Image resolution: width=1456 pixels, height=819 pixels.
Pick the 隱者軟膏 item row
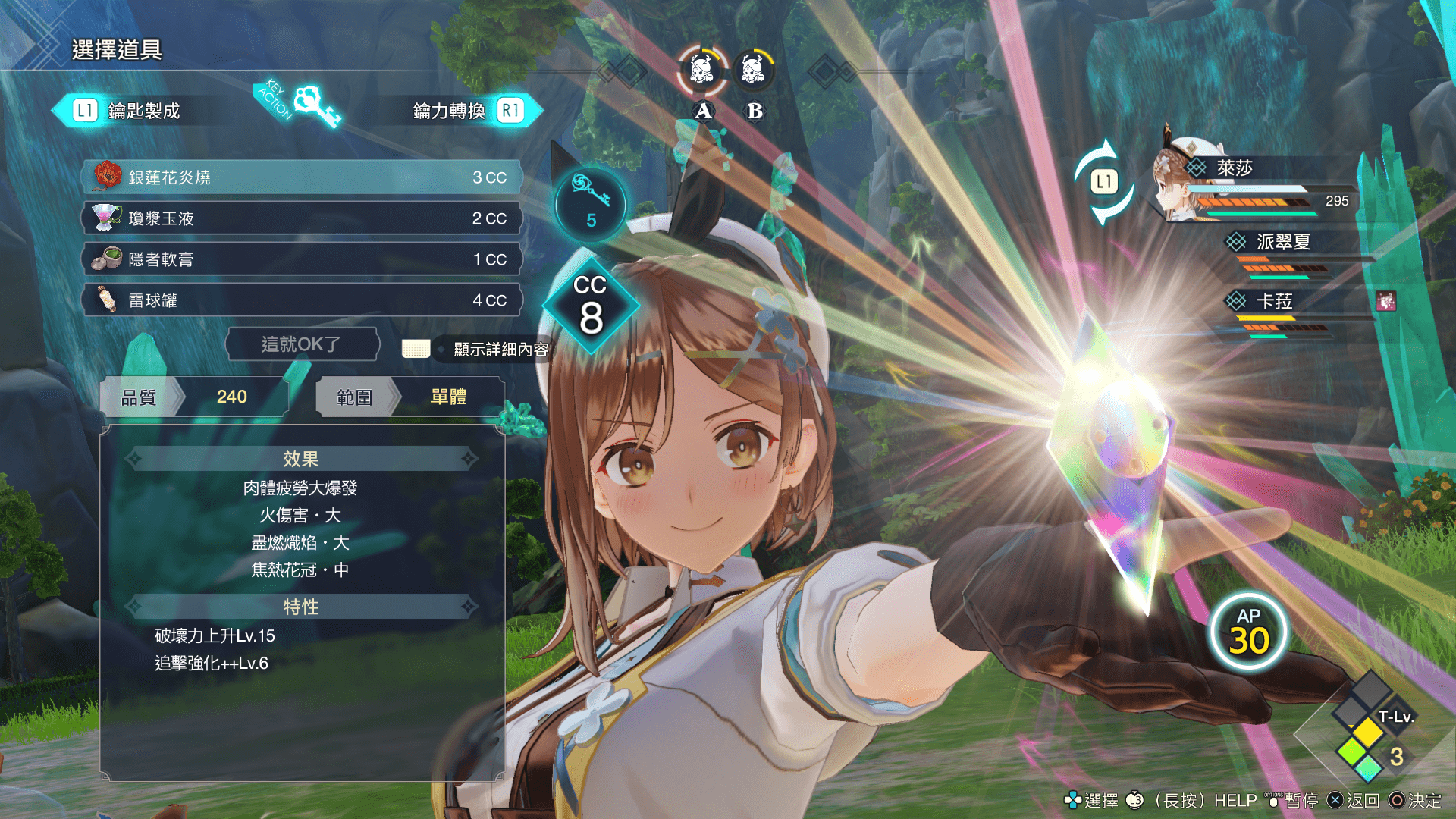[x=302, y=259]
